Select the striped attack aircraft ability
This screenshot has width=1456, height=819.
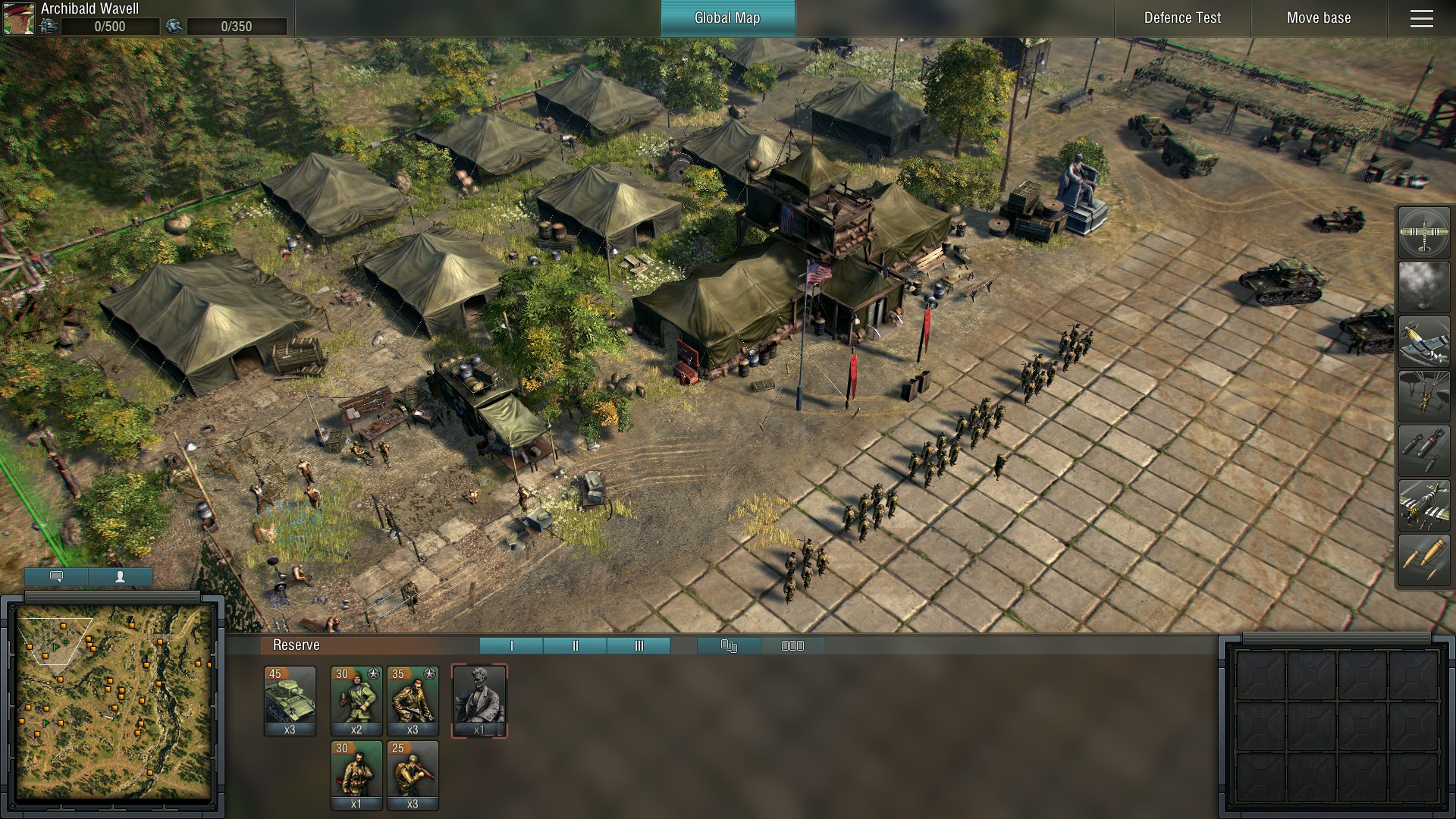(1423, 505)
